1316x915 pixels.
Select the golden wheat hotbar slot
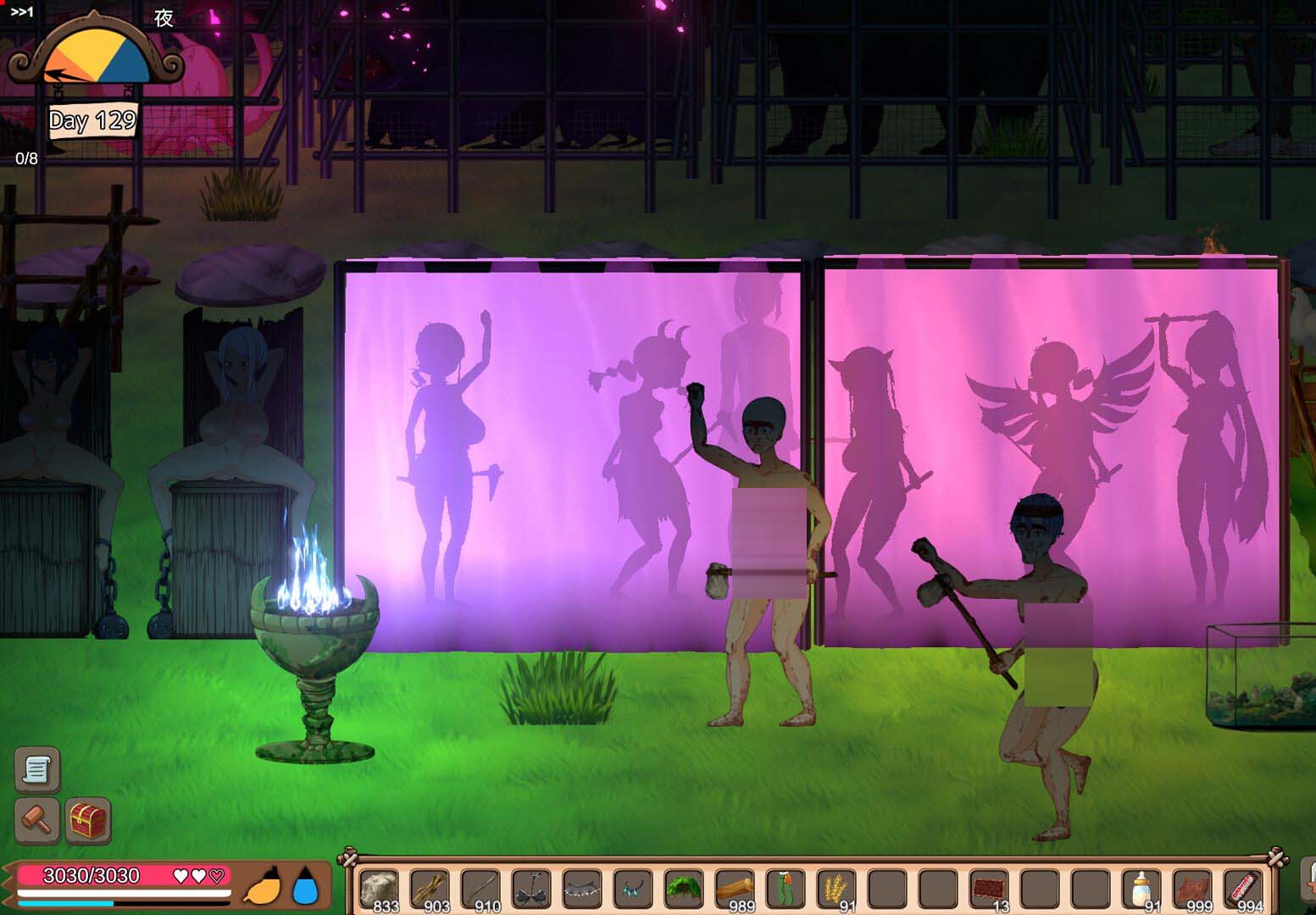point(836,890)
